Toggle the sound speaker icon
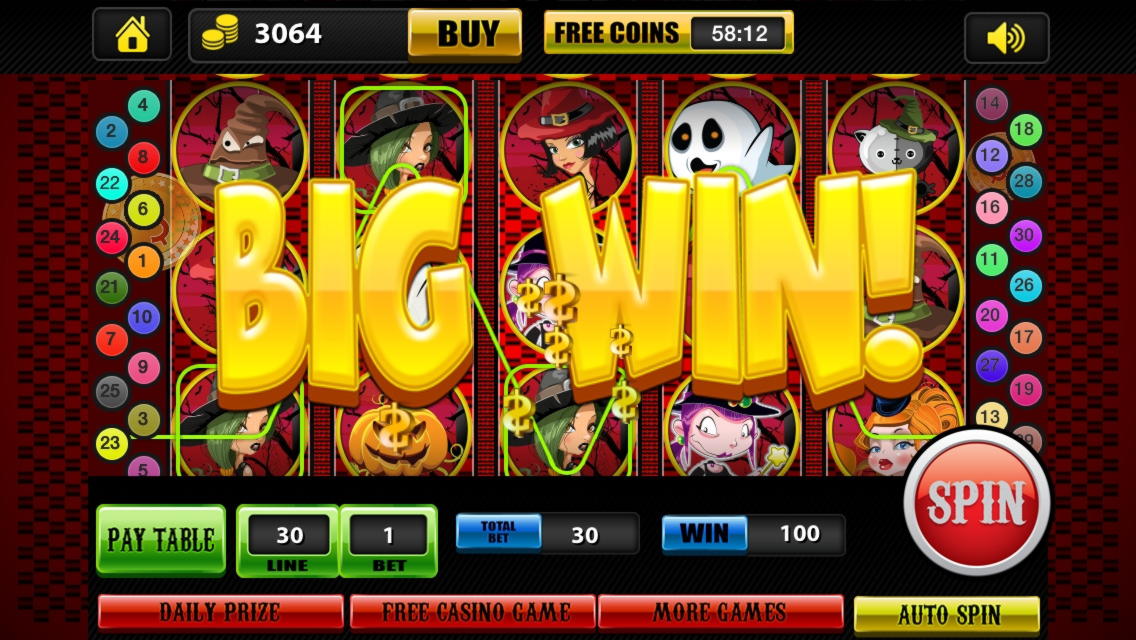This screenshot has height=640, width=1136. 1005,38
